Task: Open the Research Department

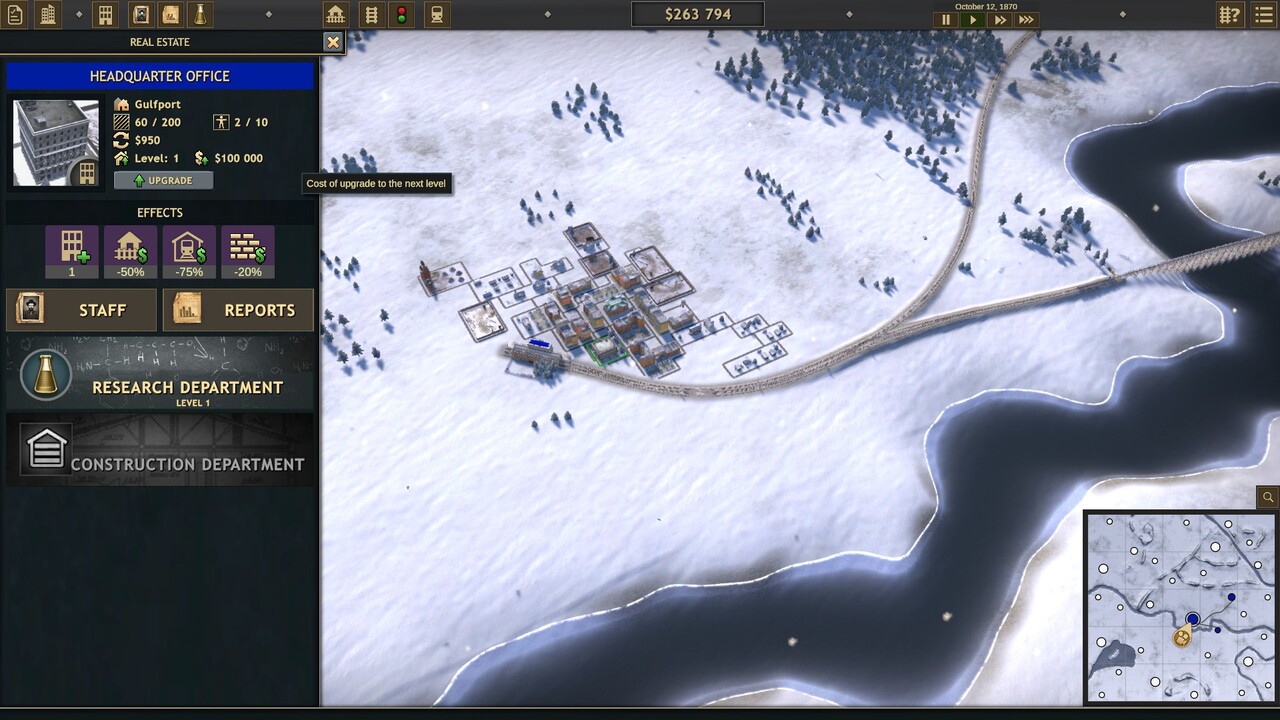Action: 160,372
